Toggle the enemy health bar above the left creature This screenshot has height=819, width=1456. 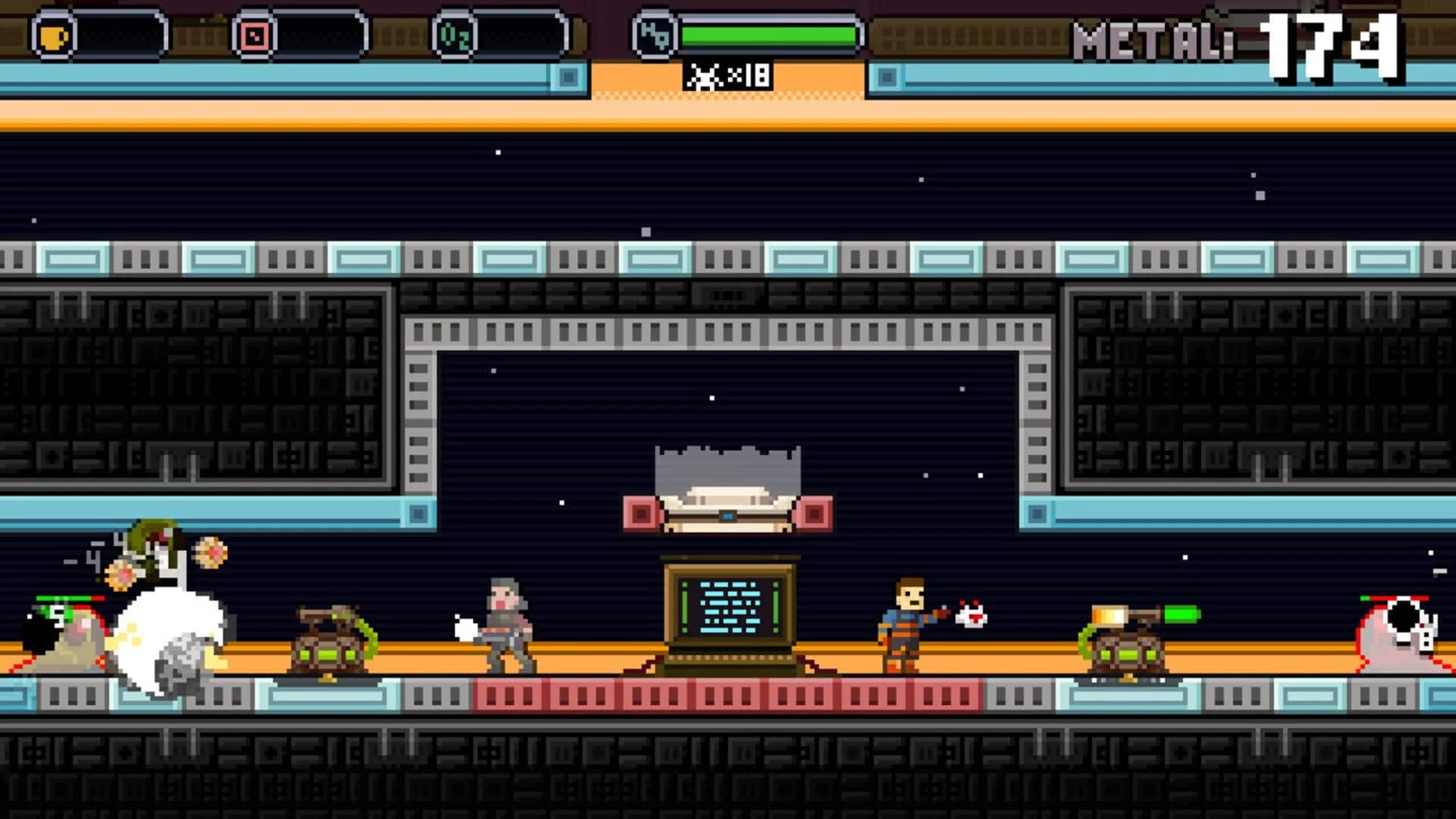click(68, 598)
